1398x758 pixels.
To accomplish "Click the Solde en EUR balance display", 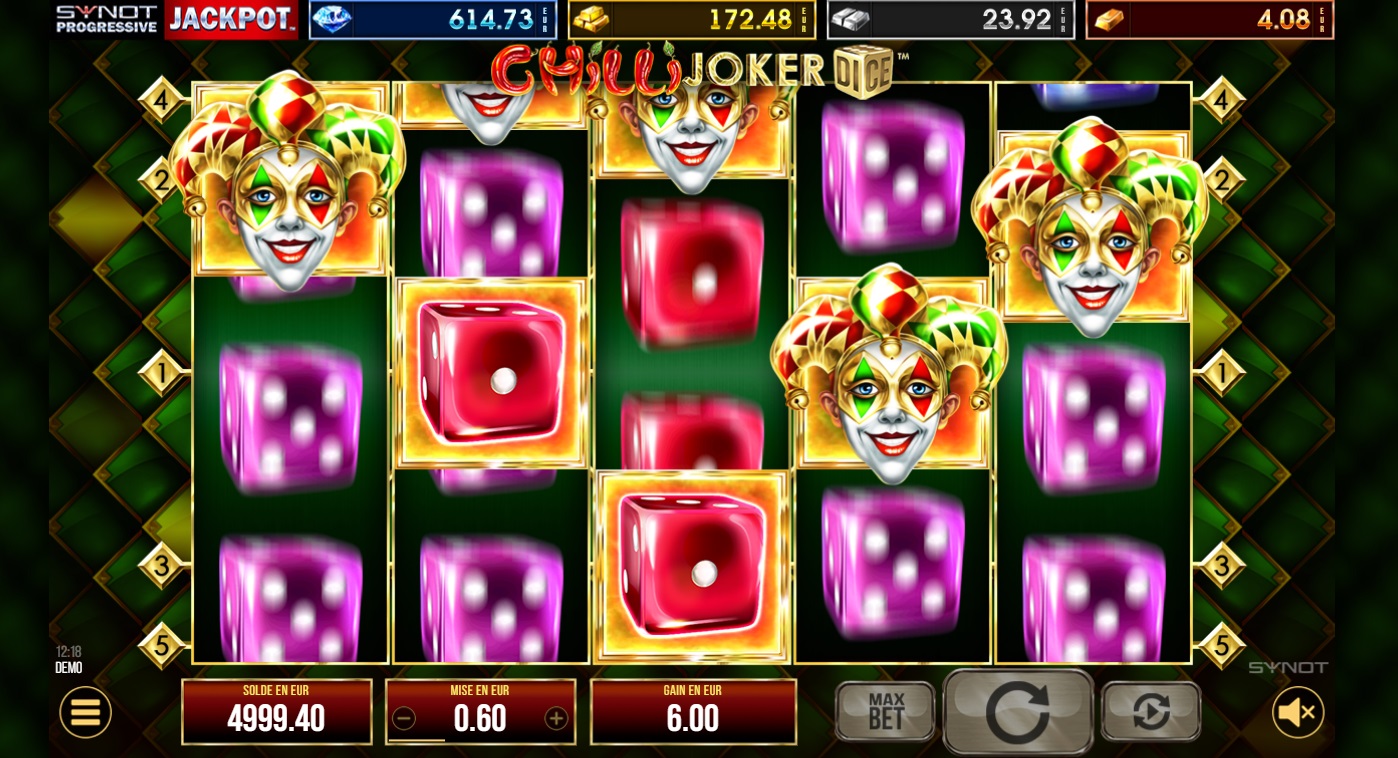I will coord(277,711).
